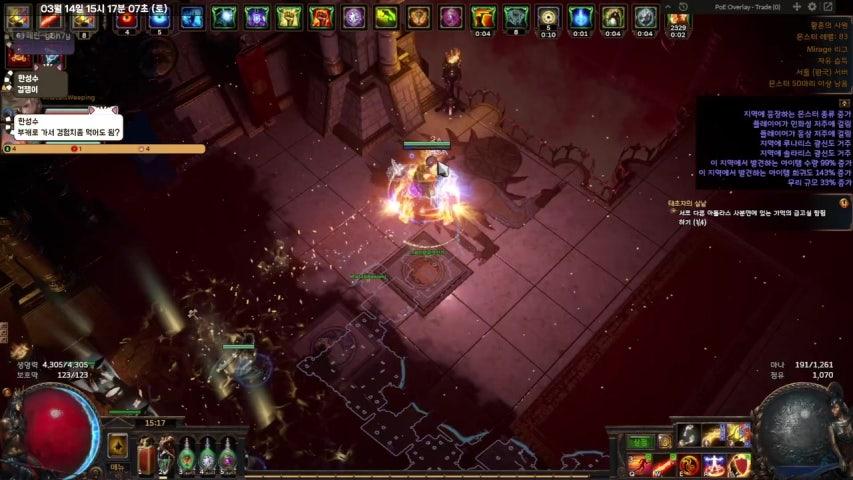Open the chat message from 한성수

66,127
